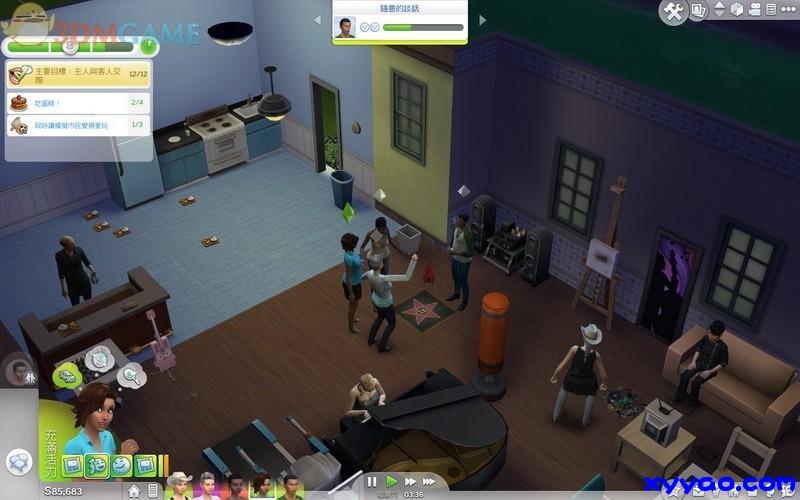Open the speech bubbles icon on left edge
Viewport: 800px width, 500px height.
(x=18, y=462)
